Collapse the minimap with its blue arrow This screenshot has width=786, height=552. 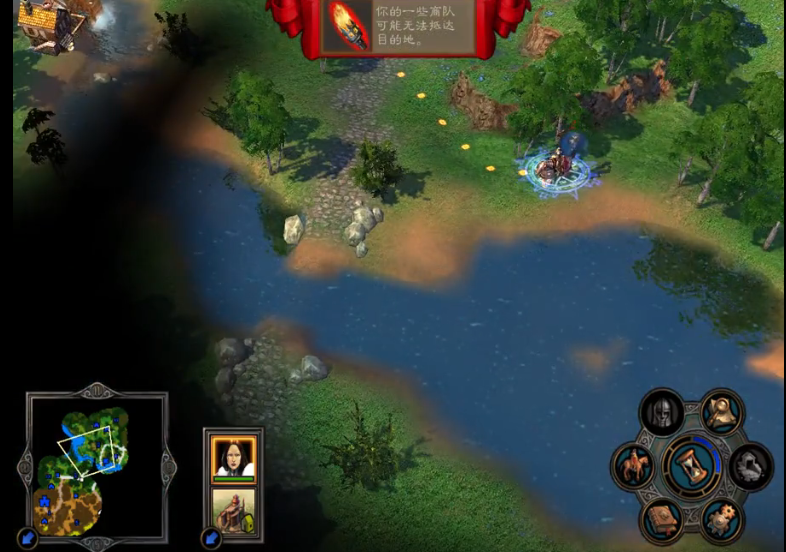[27, 538]
